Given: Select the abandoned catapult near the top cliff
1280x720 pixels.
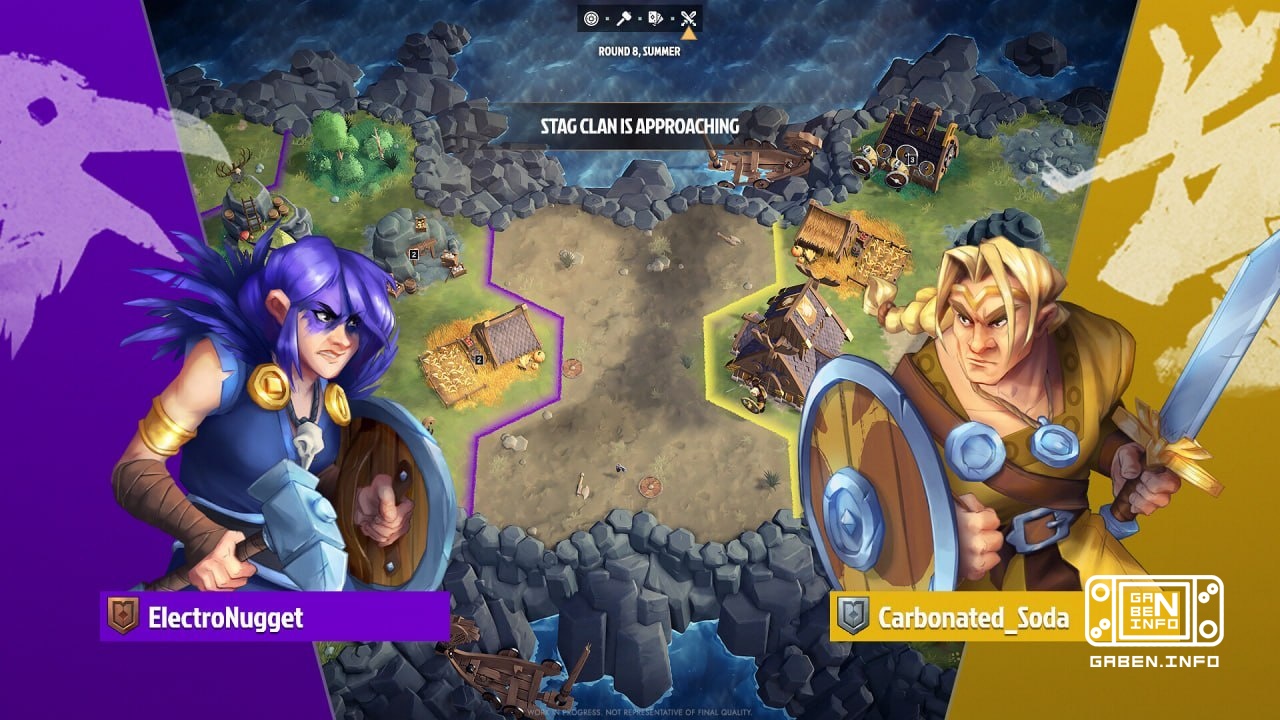Looking at the screenshot, I should pos(755,164).
